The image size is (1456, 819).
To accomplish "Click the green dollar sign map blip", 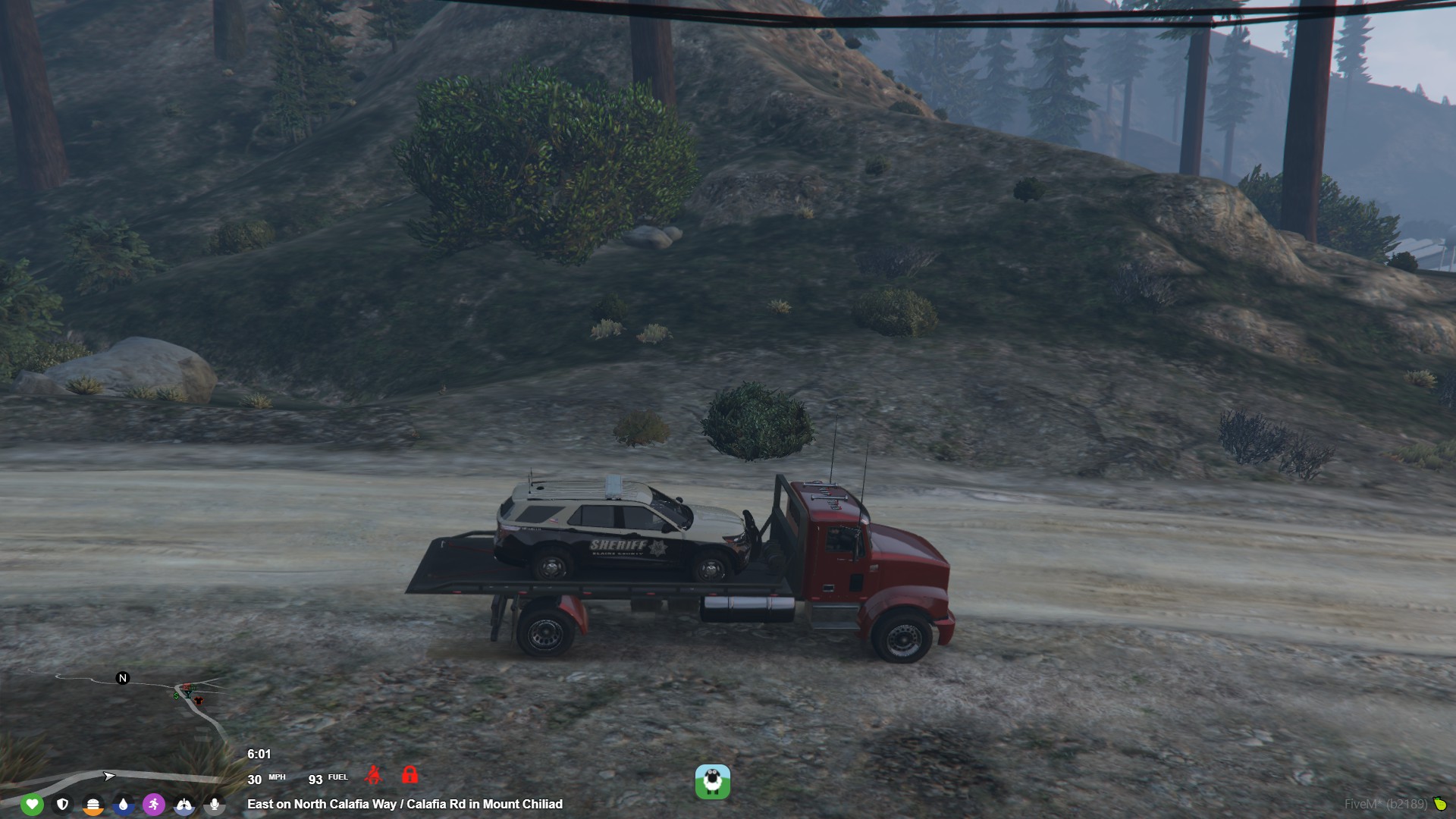I will pyautogui.click(x=177, y=695).
